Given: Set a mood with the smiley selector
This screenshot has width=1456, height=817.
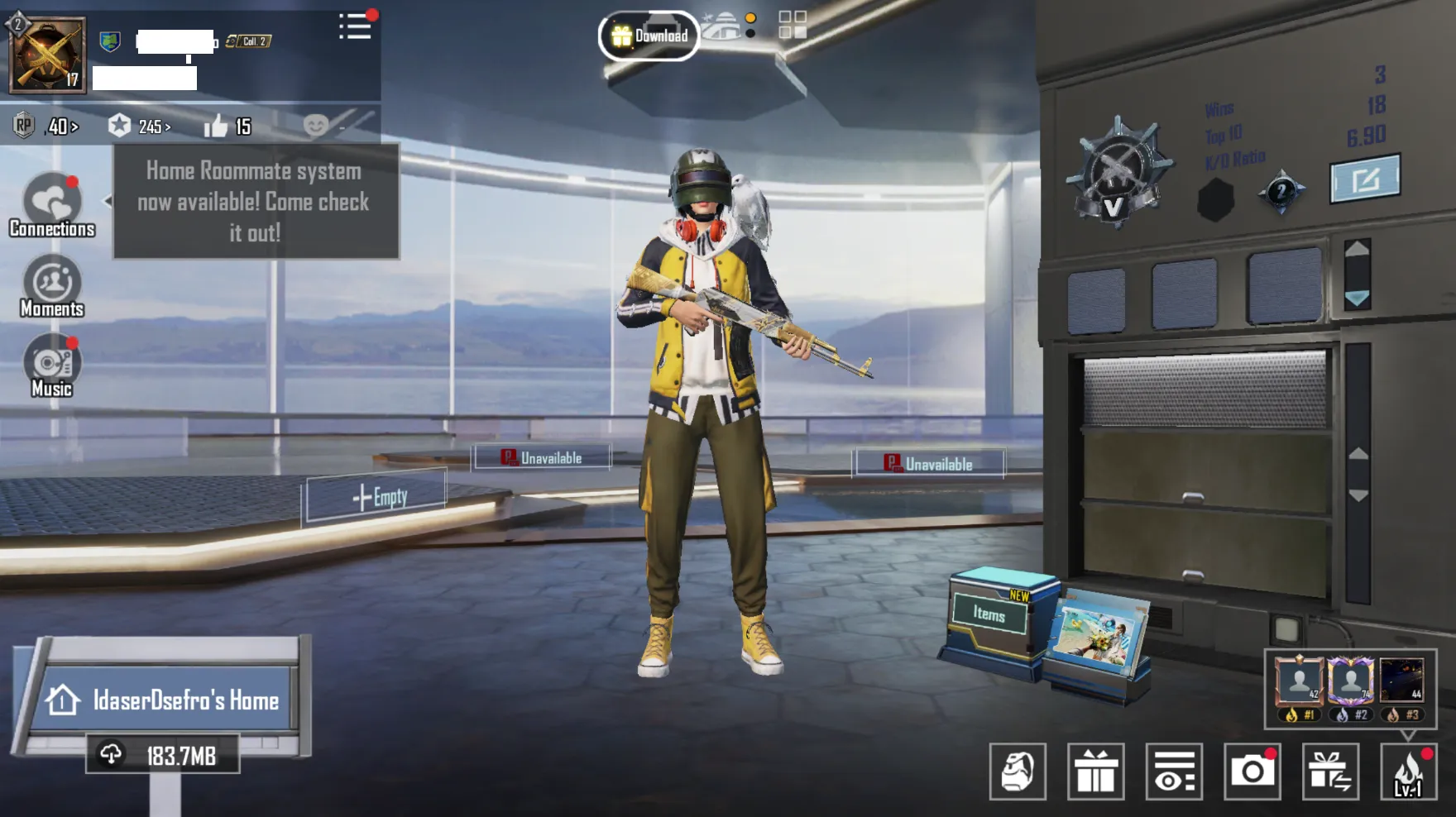Looking at the screenshot, I should (317, 126).
